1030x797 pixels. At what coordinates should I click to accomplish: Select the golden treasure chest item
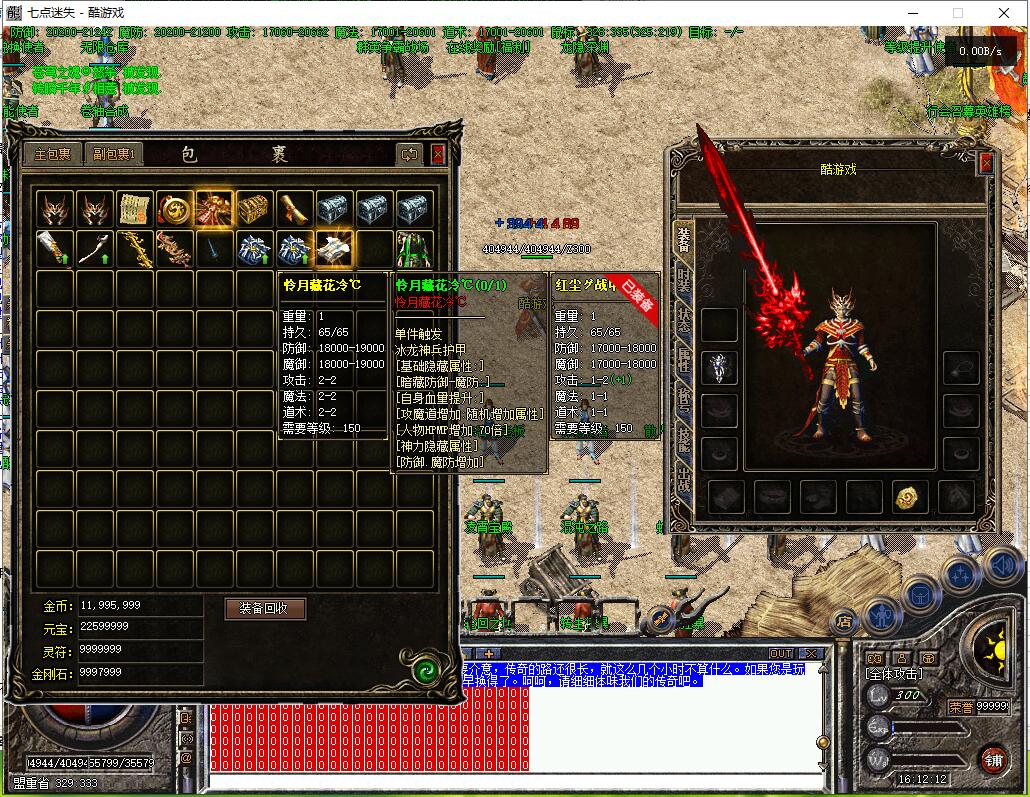[x=254, y=209]
